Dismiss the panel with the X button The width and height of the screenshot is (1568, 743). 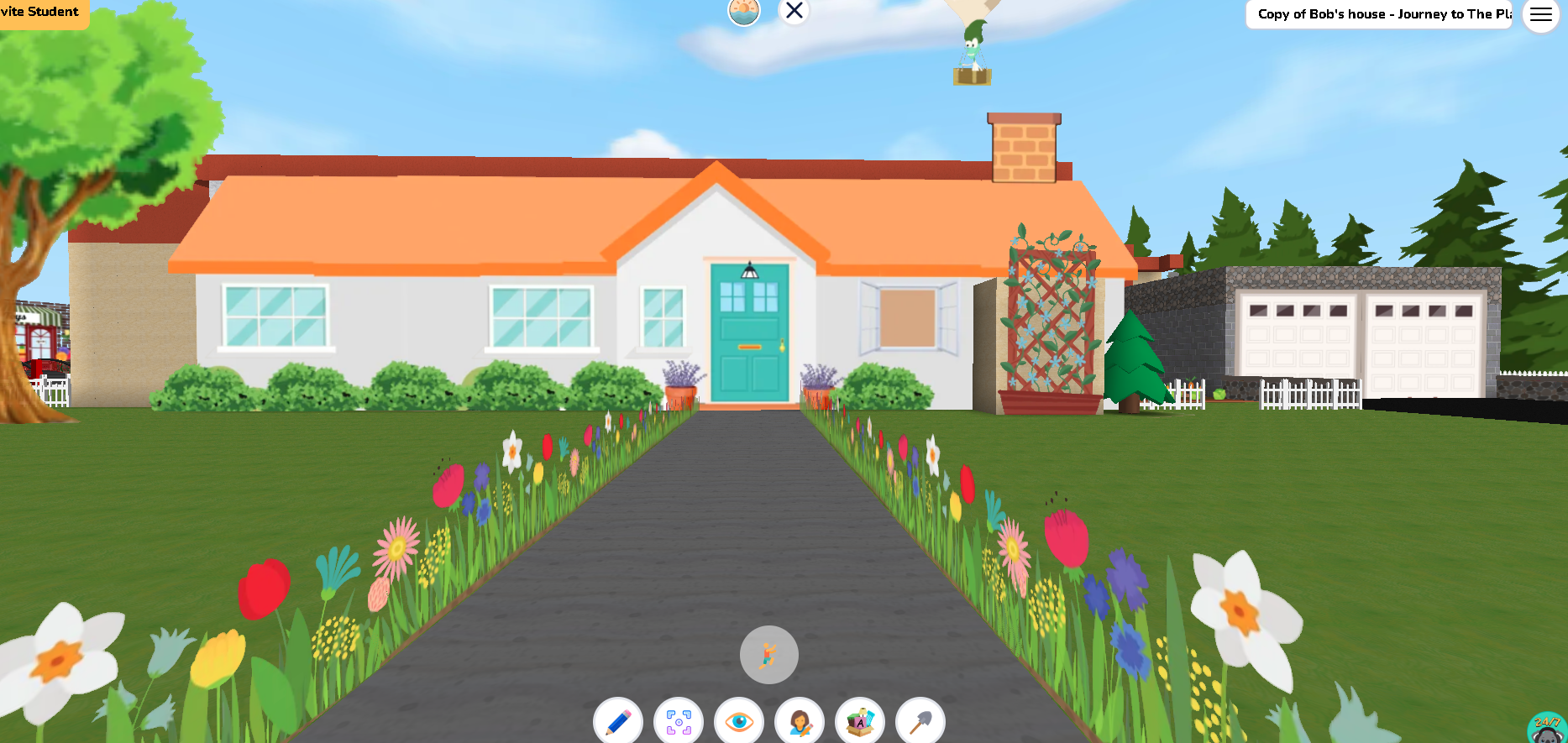(x=794, y=11)
